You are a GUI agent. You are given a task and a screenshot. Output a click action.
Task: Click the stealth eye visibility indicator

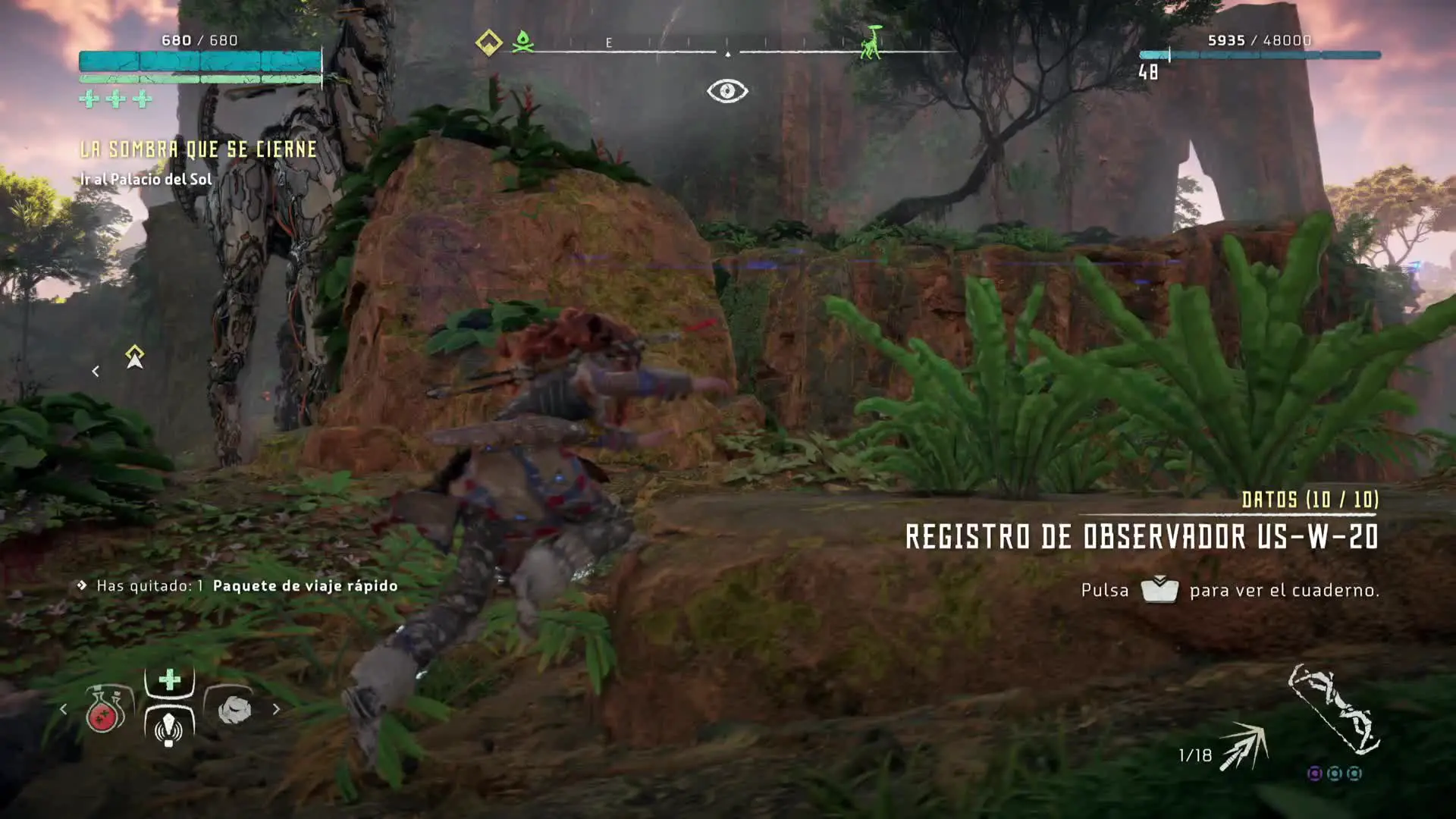click(x=727, y=91)
